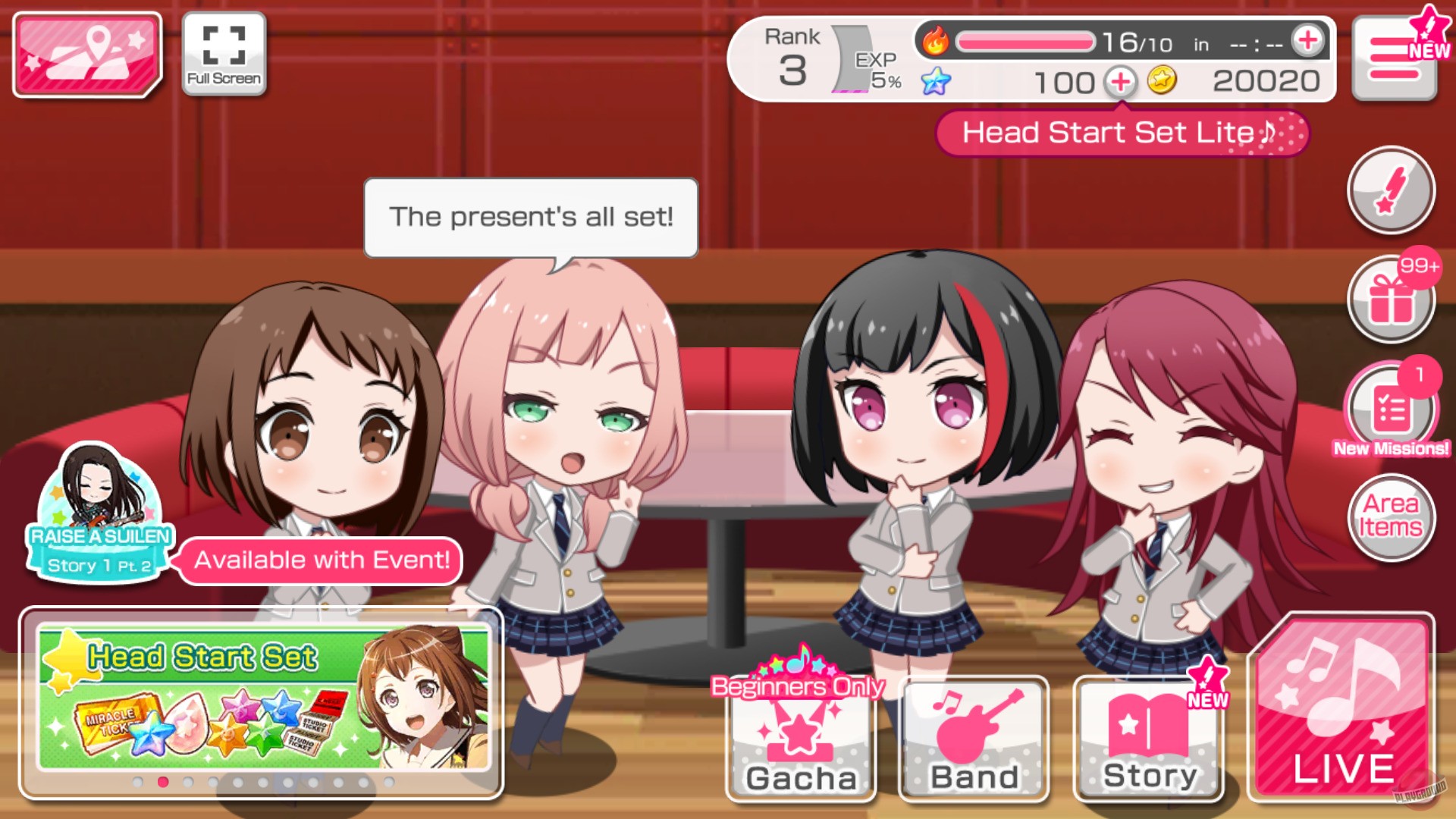This screenshot has width=1456, height=819.
Task: Open the Gacha screen
Action: 799,739
